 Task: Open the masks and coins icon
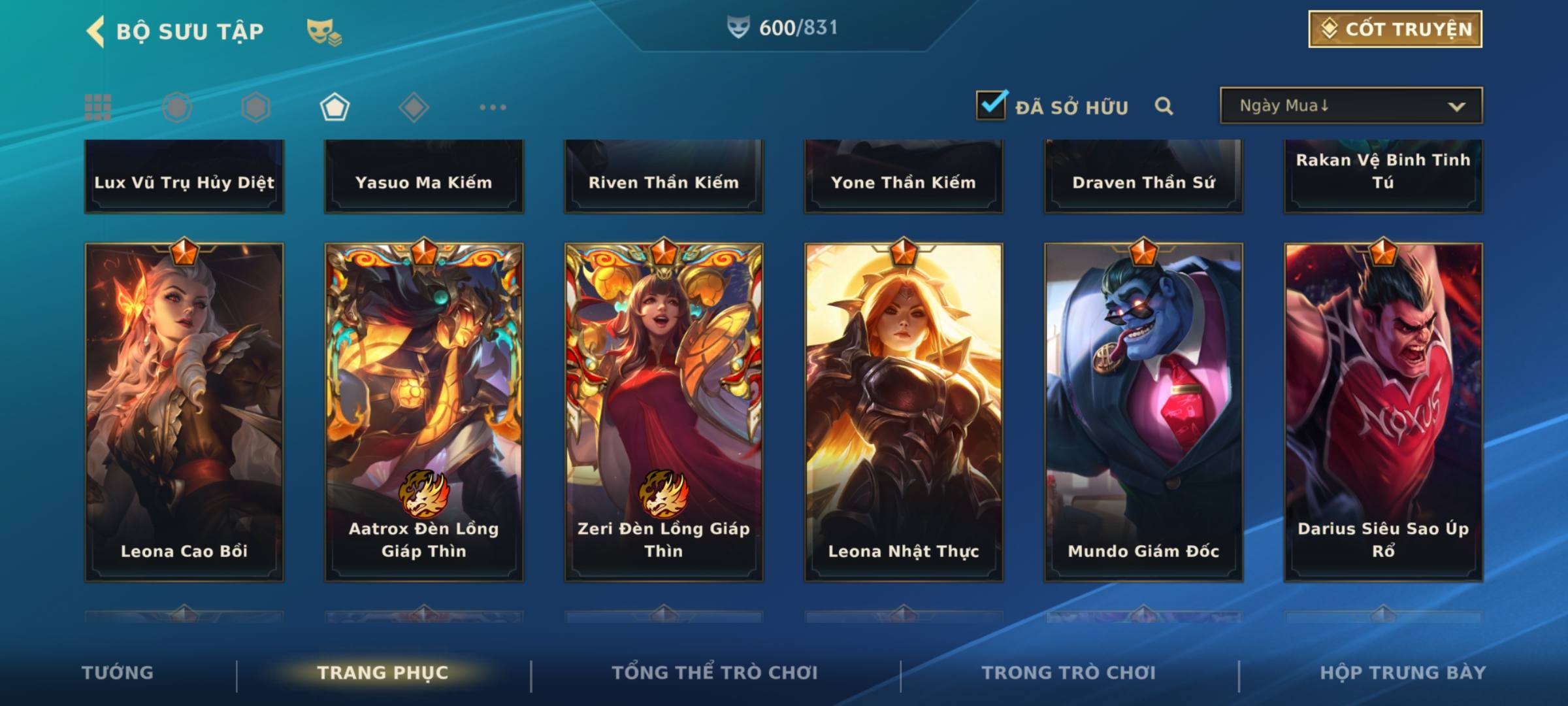(324, 32)
